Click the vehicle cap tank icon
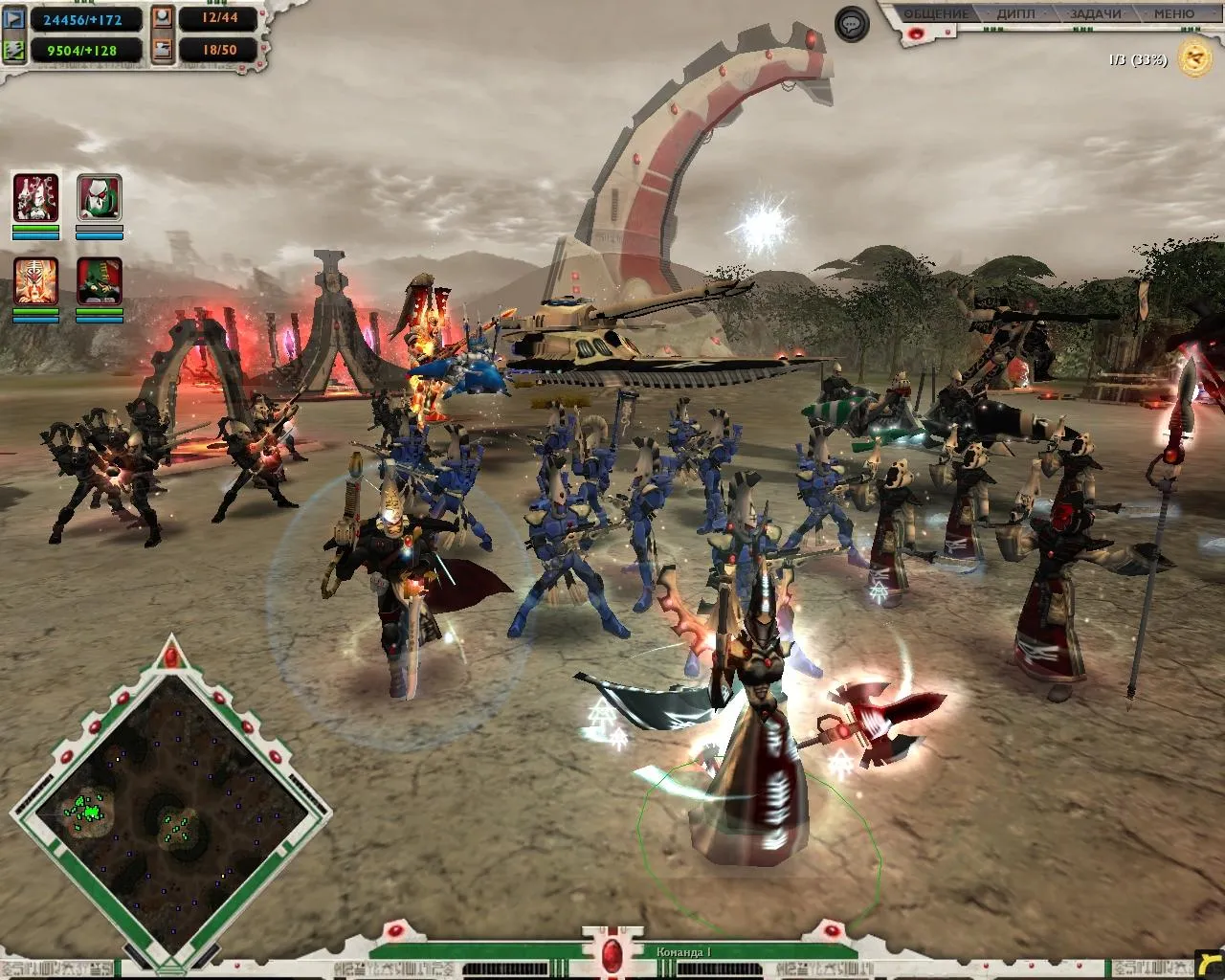The width and height of the screenshot is (1225, 980). [x=163, y=50]
